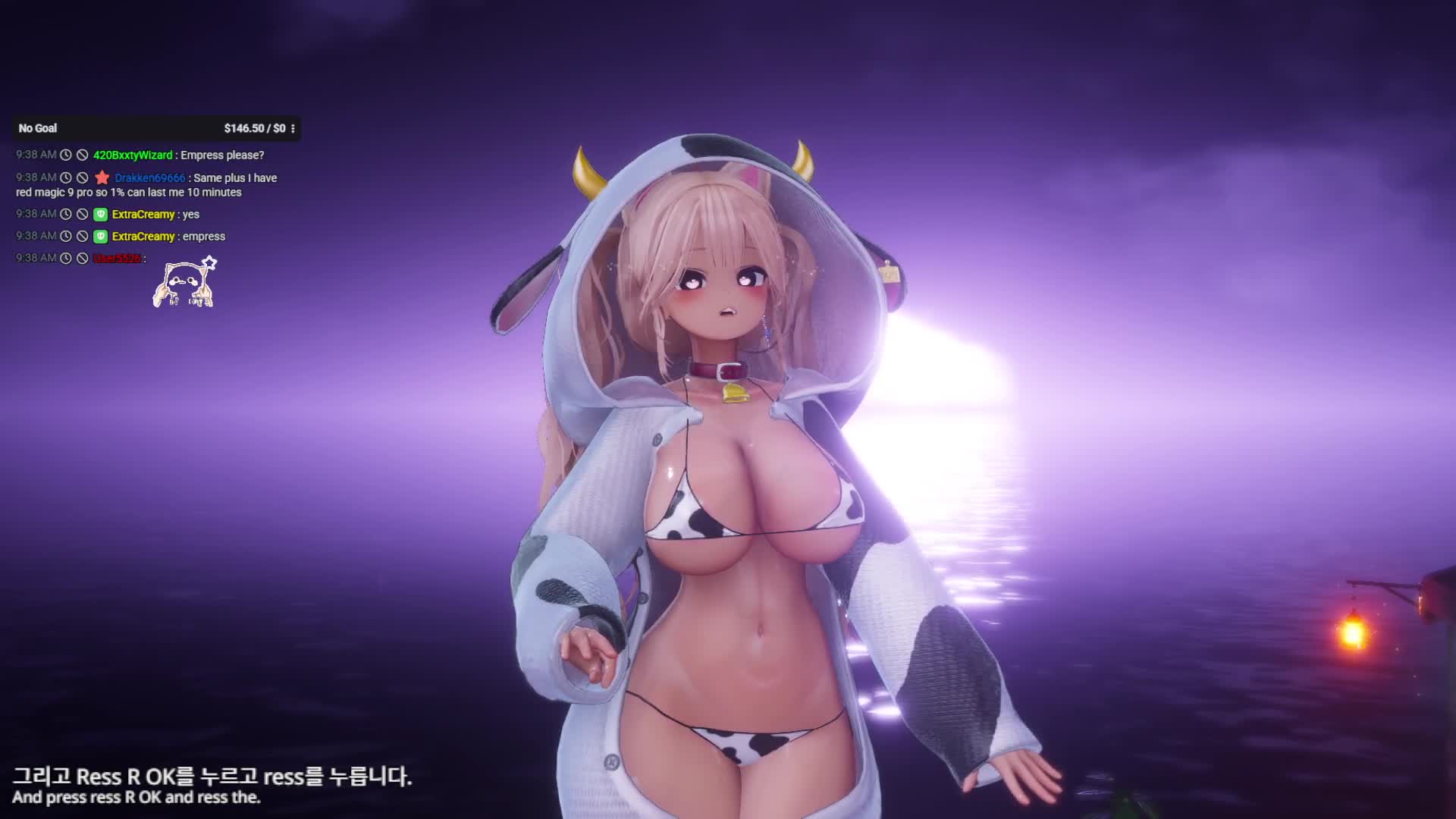Open the kebab menu beside the goal amount

(293, 128)
